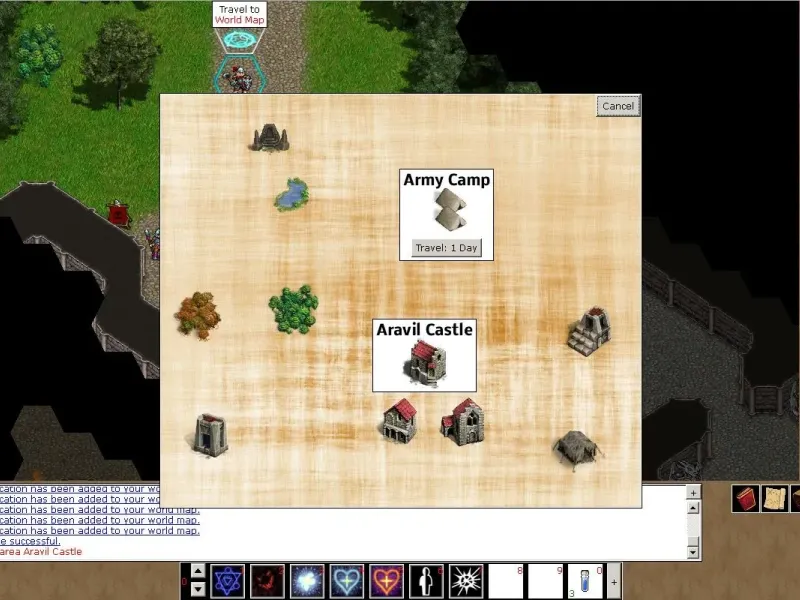The height and width of the screenshot is (600, 800).
Task: Pick the autumn orange forest location
Action: pos(198,315)
